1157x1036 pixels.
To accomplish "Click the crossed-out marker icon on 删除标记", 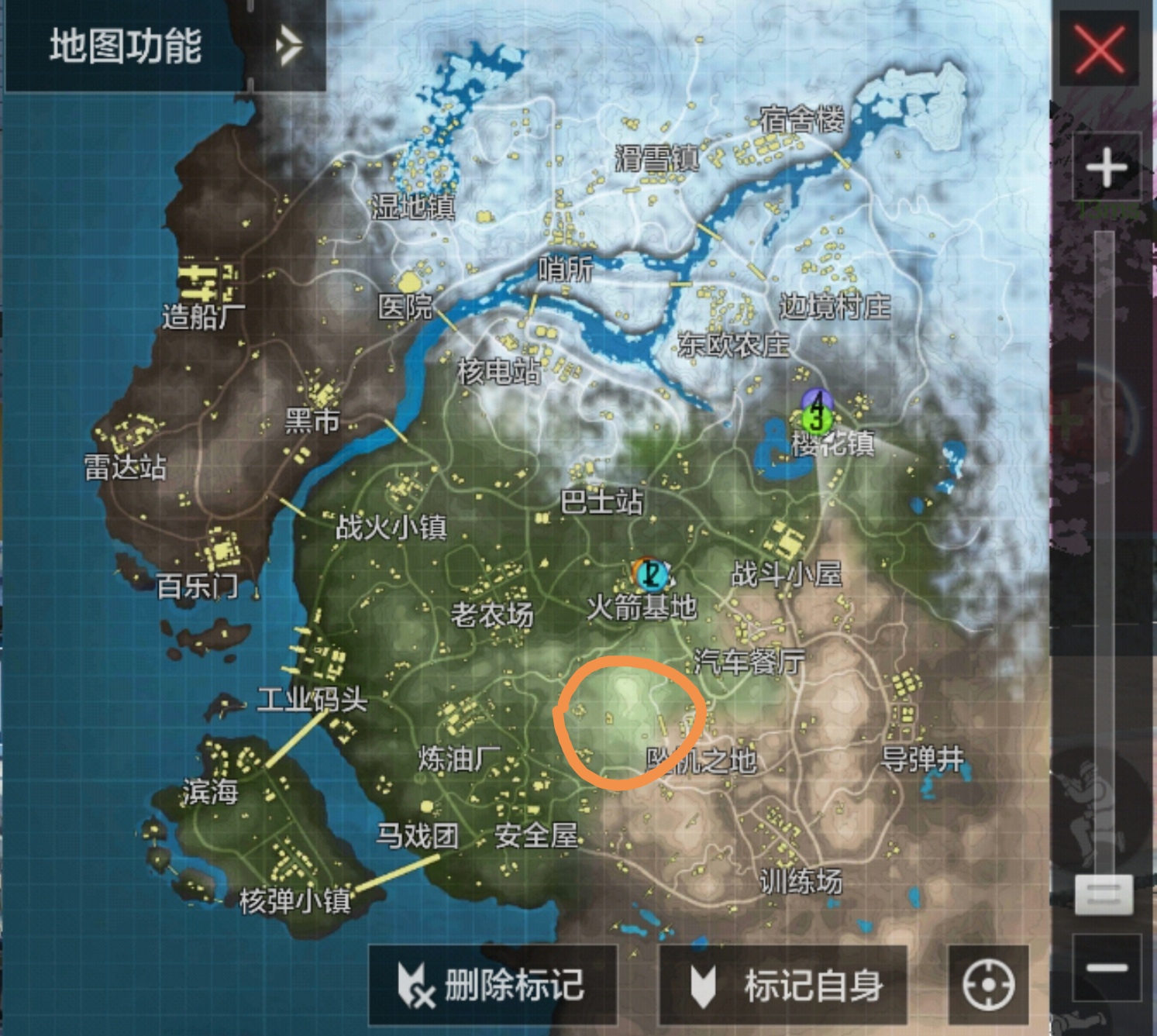I will [x=414, y=983].
